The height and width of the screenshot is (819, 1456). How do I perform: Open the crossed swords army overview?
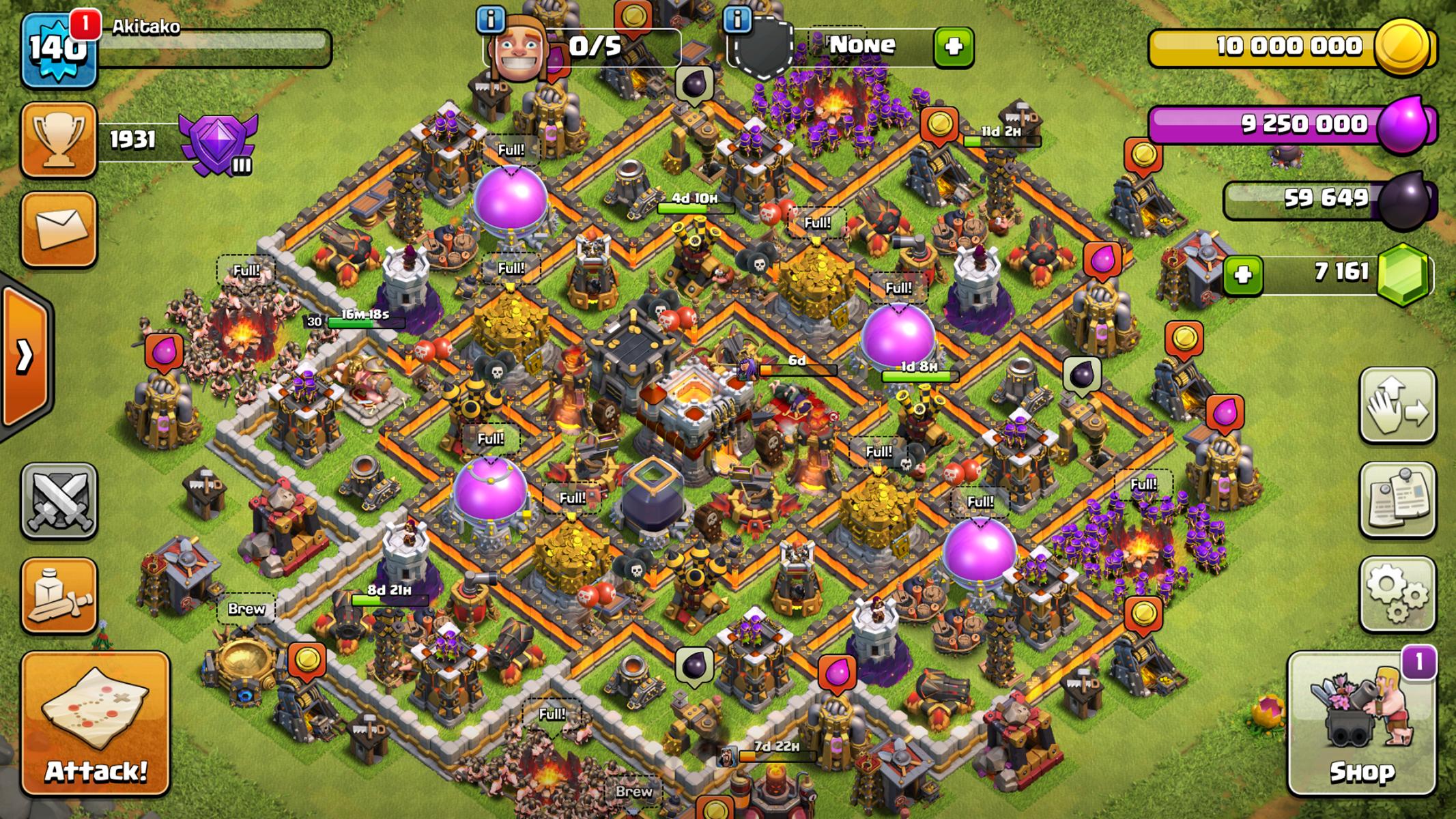pos(59,502)
